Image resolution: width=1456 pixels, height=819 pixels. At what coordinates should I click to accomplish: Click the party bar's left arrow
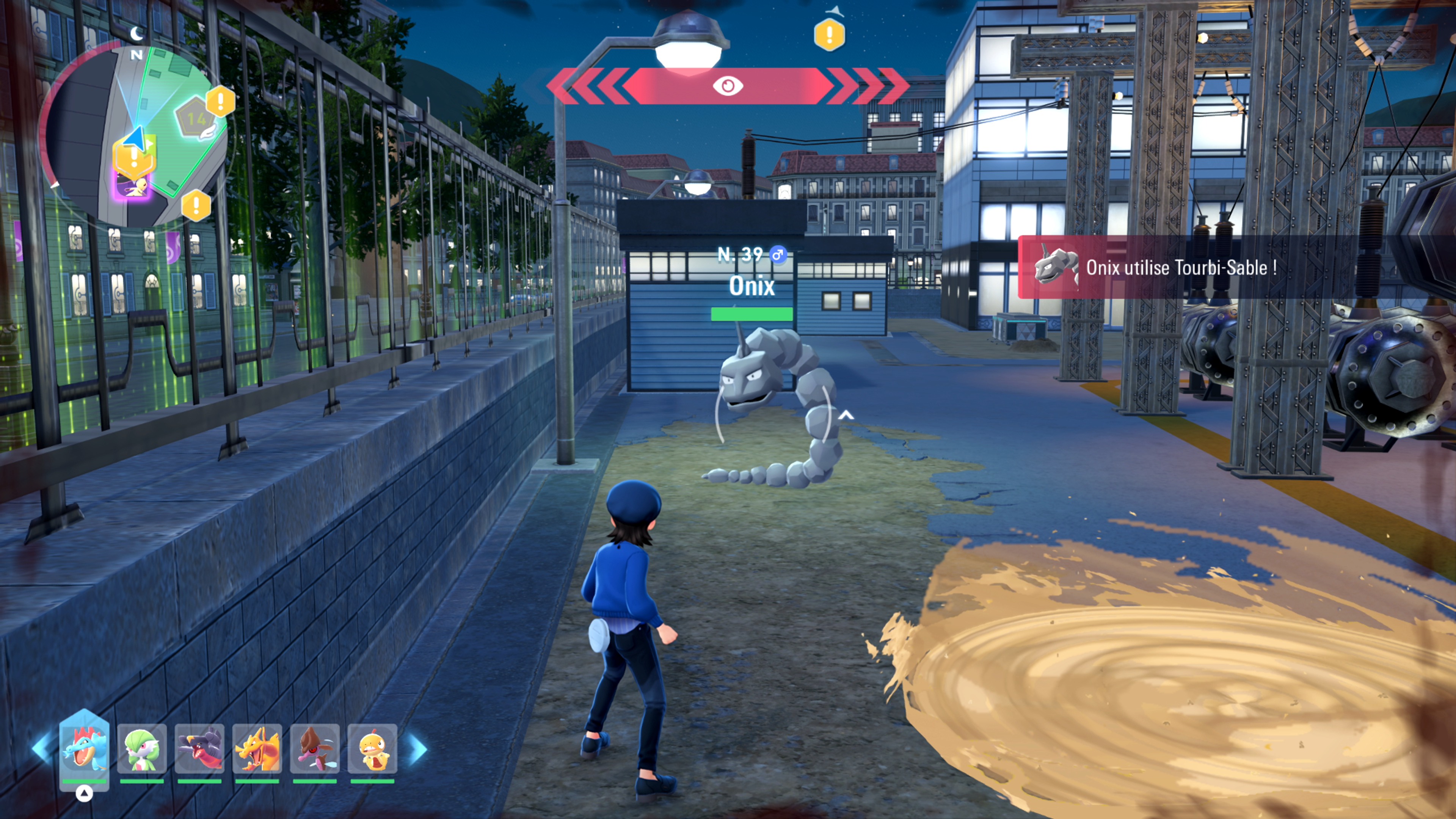42,748
